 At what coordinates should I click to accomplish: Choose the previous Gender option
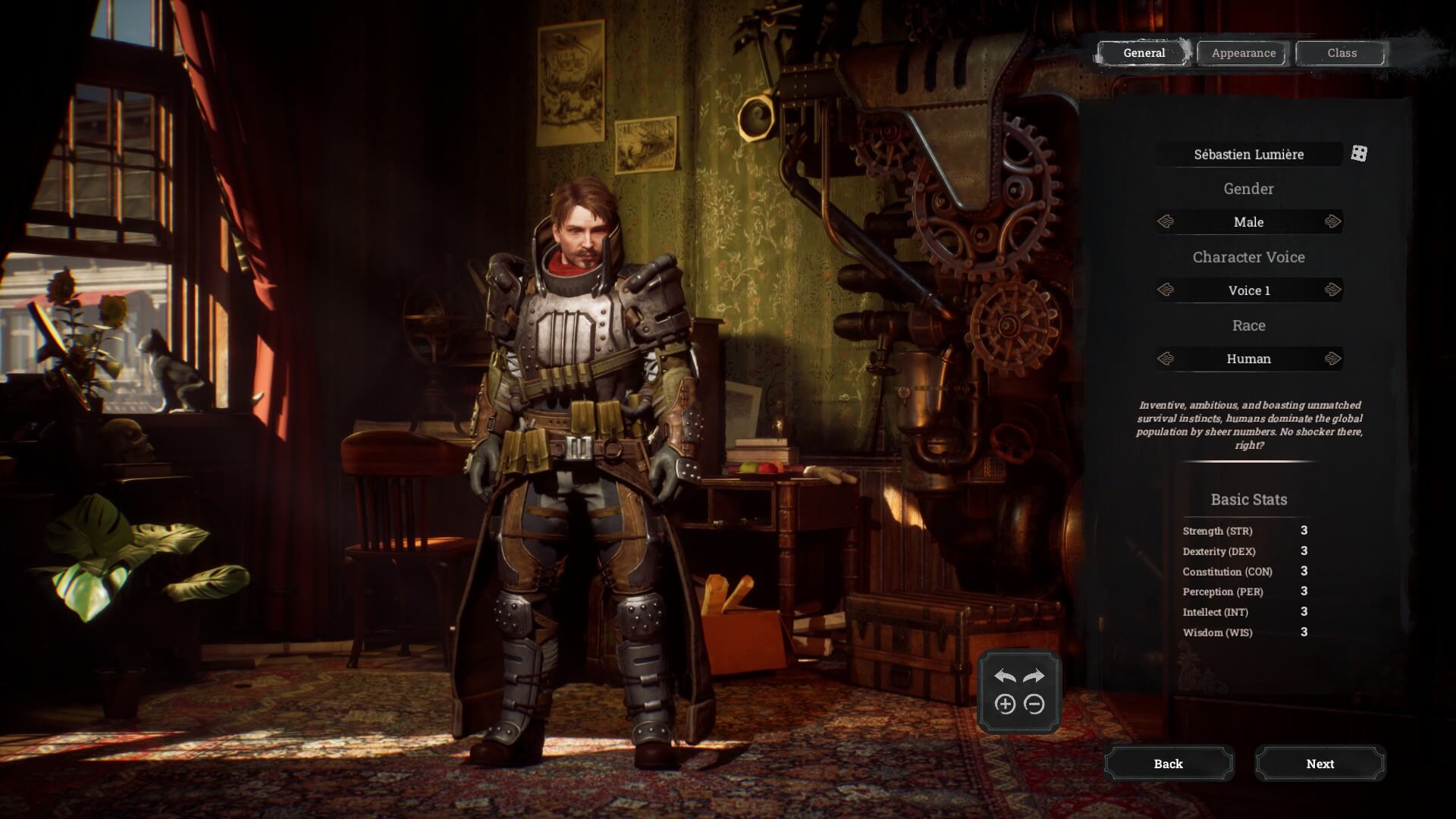(1166, 222)
